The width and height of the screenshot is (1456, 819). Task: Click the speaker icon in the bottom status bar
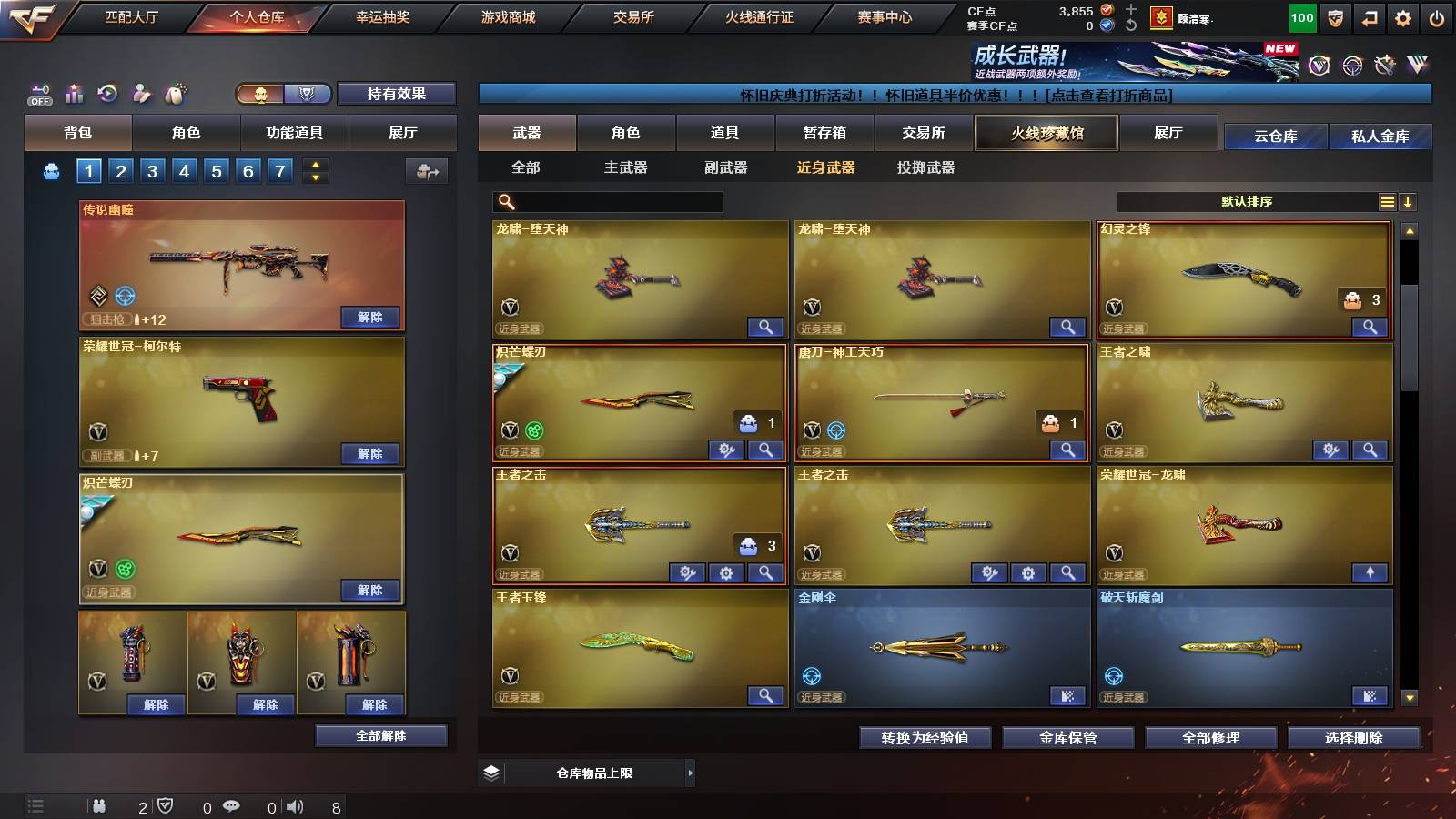click(293, 805)
